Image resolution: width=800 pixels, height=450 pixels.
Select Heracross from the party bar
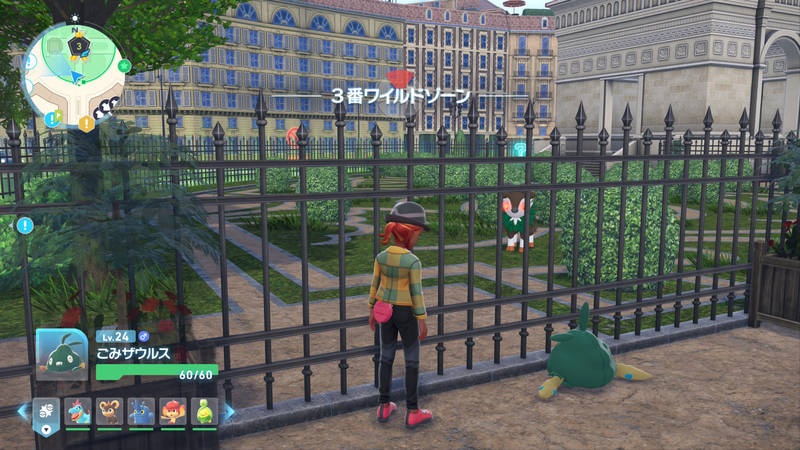point(140,411)
